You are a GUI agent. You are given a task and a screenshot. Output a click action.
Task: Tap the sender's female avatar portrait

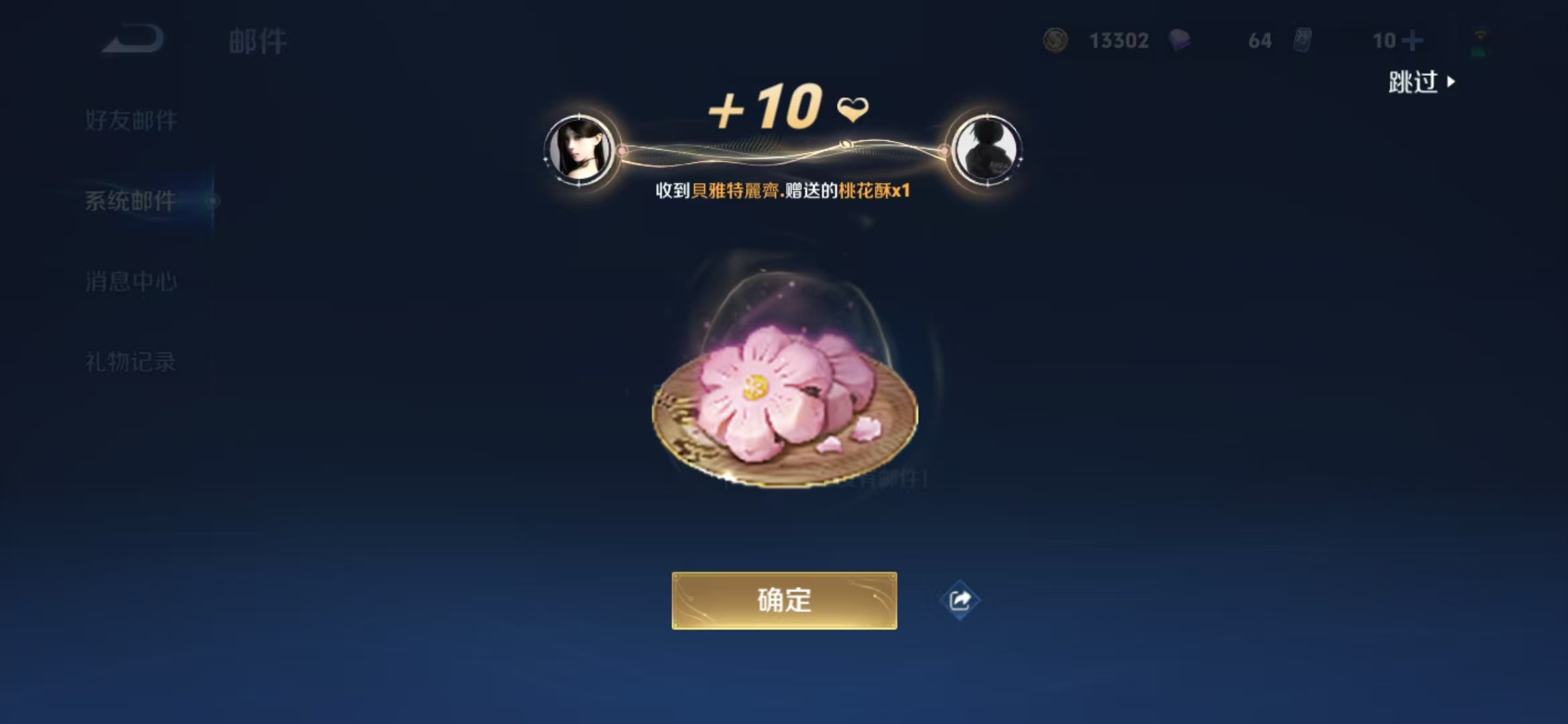point(580,150)
